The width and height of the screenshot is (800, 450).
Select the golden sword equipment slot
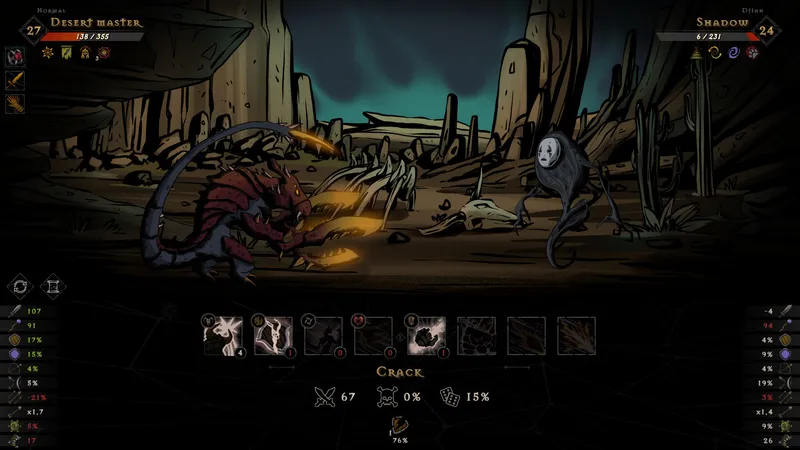click(x=15, y=79)
